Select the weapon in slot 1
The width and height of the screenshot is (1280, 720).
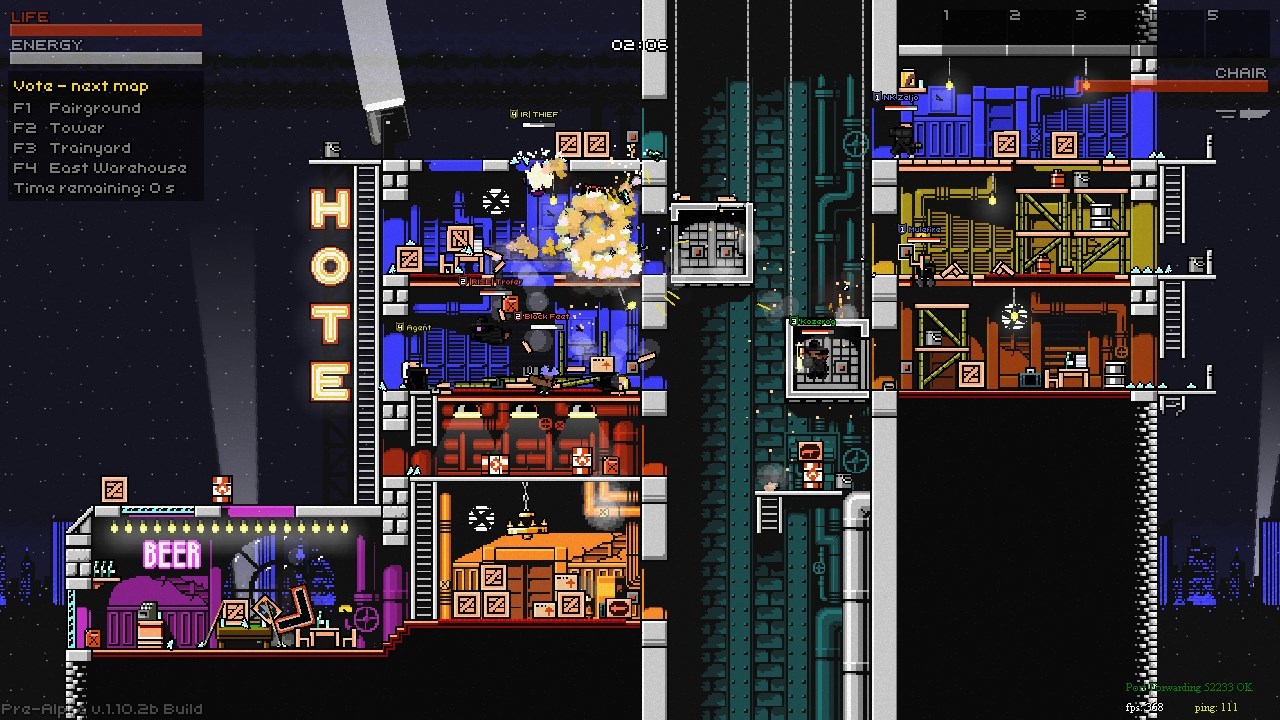point(946,15)
